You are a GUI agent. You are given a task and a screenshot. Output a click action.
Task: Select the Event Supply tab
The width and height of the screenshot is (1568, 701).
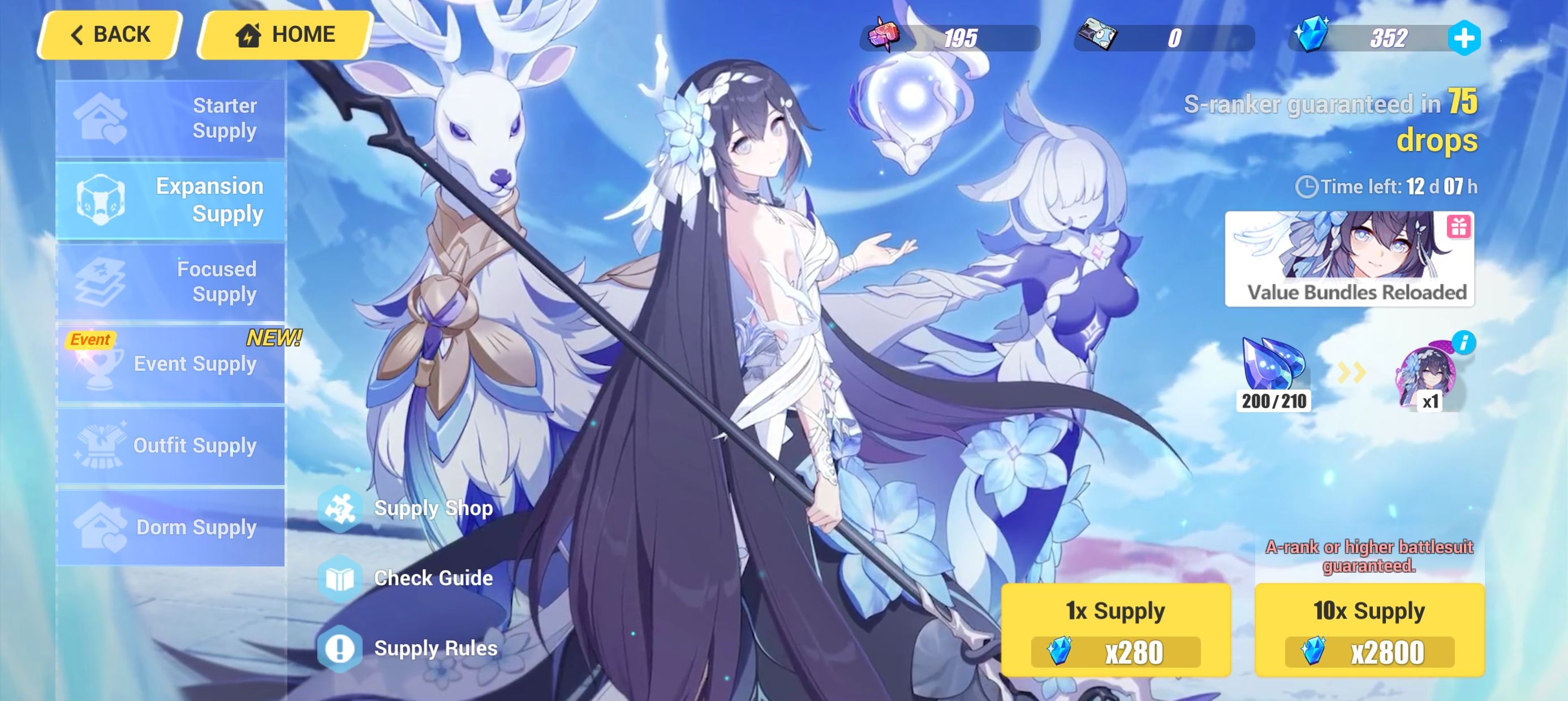pos(171,364)
